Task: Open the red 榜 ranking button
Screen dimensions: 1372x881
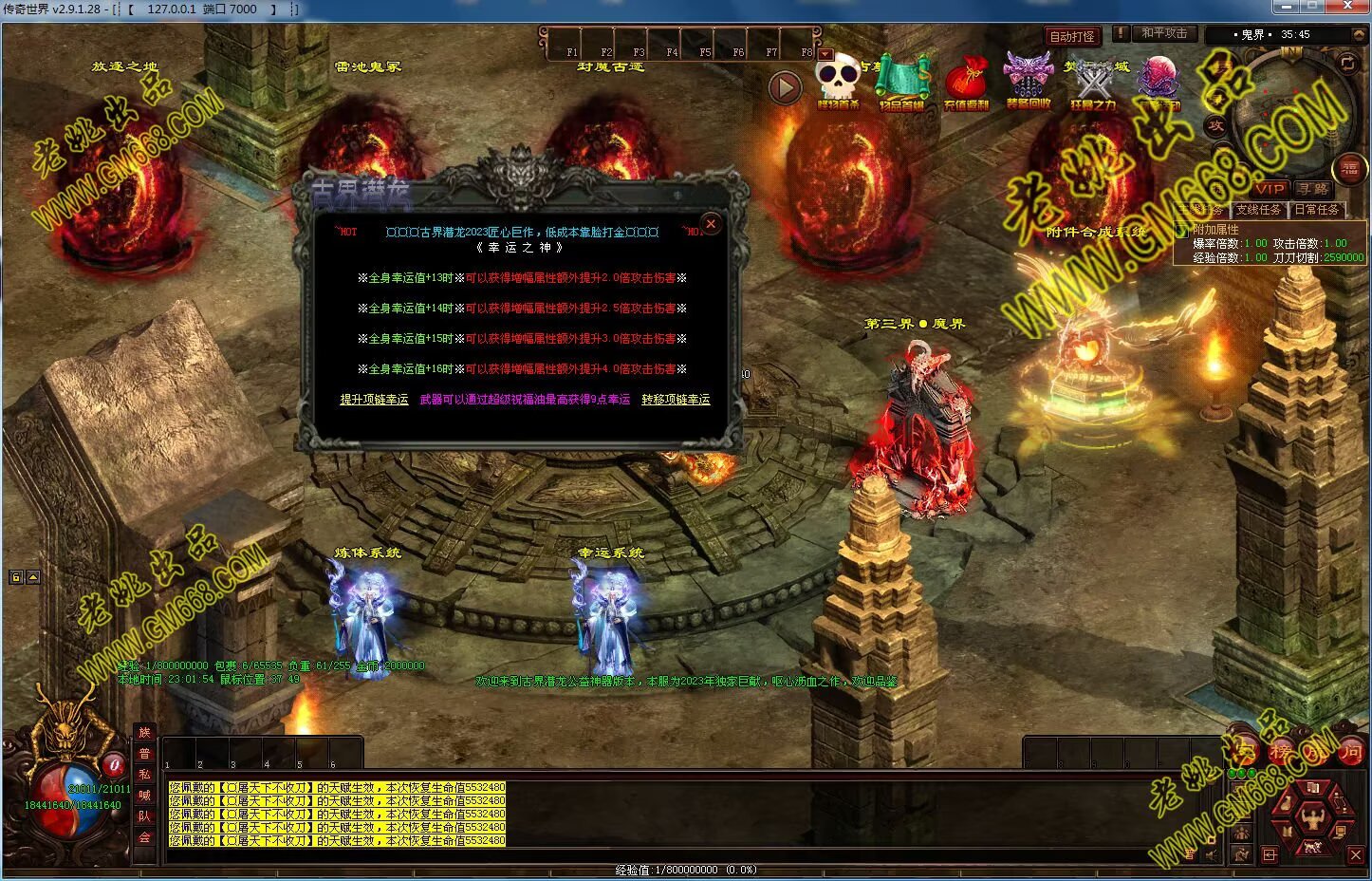Action: (x=1281, y=754)
